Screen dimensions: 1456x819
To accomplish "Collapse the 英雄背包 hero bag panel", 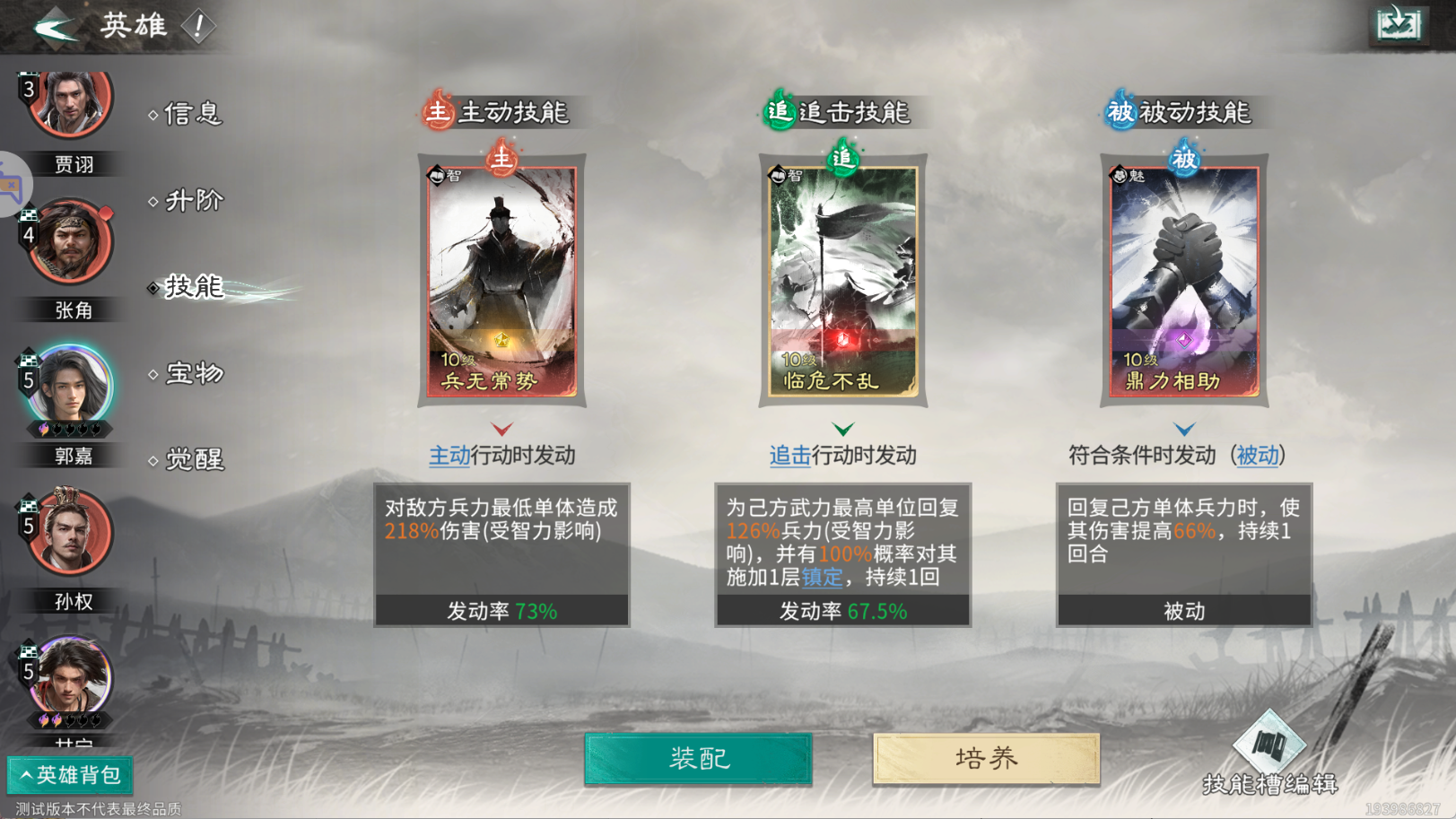I will coord(70,775).
